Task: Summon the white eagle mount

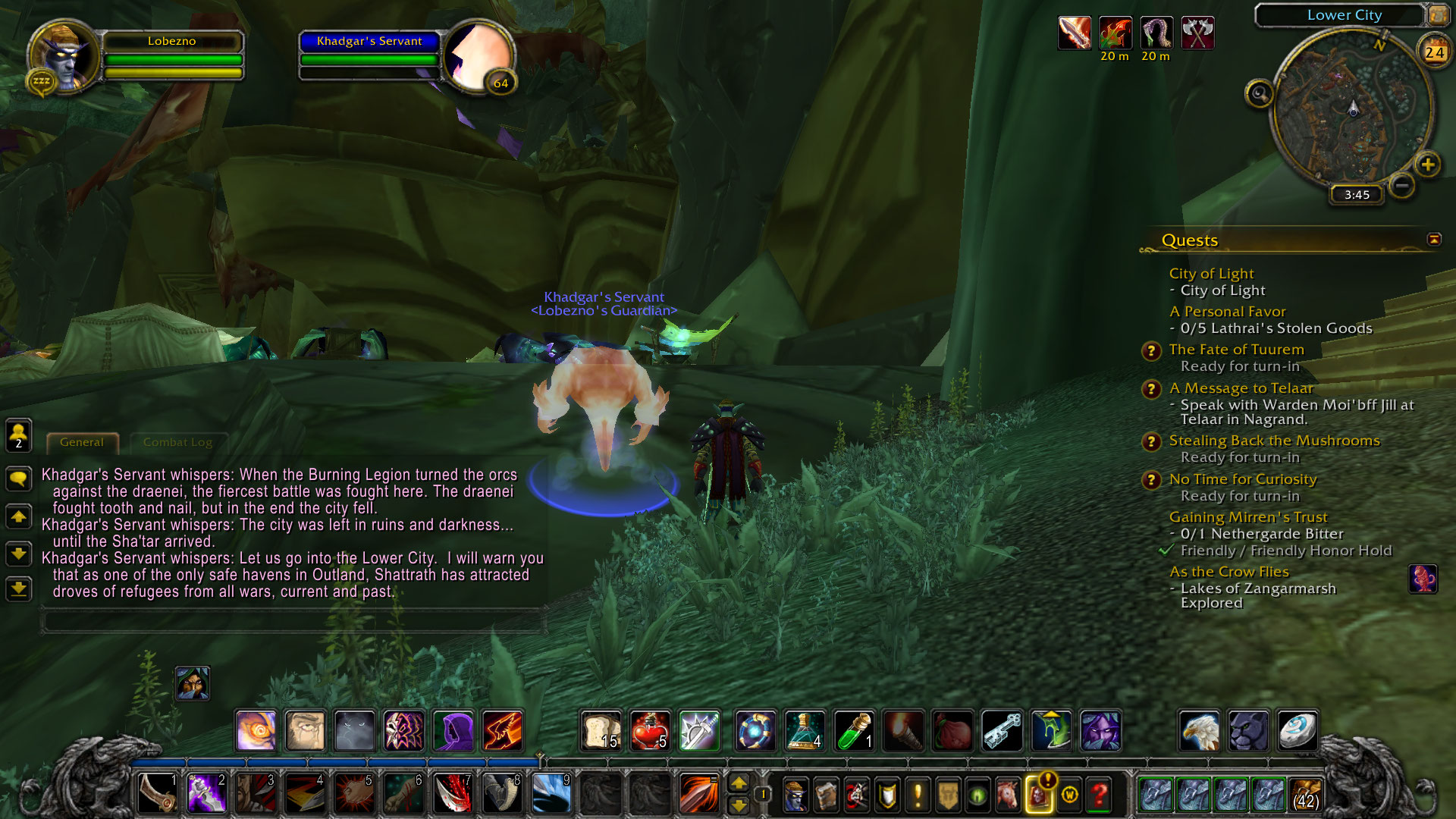Action: tap(1200, 731)
